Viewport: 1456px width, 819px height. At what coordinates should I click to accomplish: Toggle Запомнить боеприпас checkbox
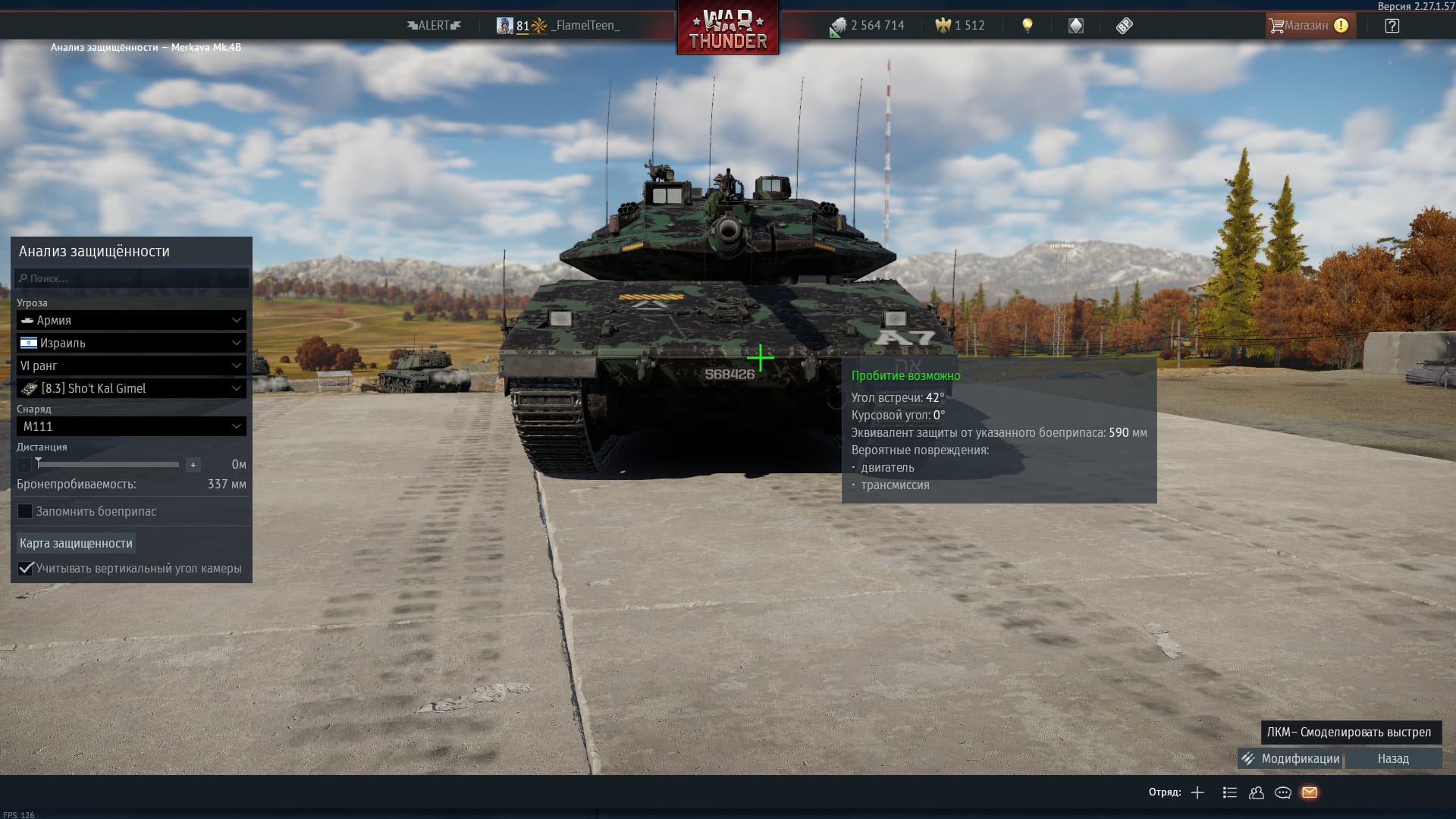pyautogui.click(x=26, y=511)
